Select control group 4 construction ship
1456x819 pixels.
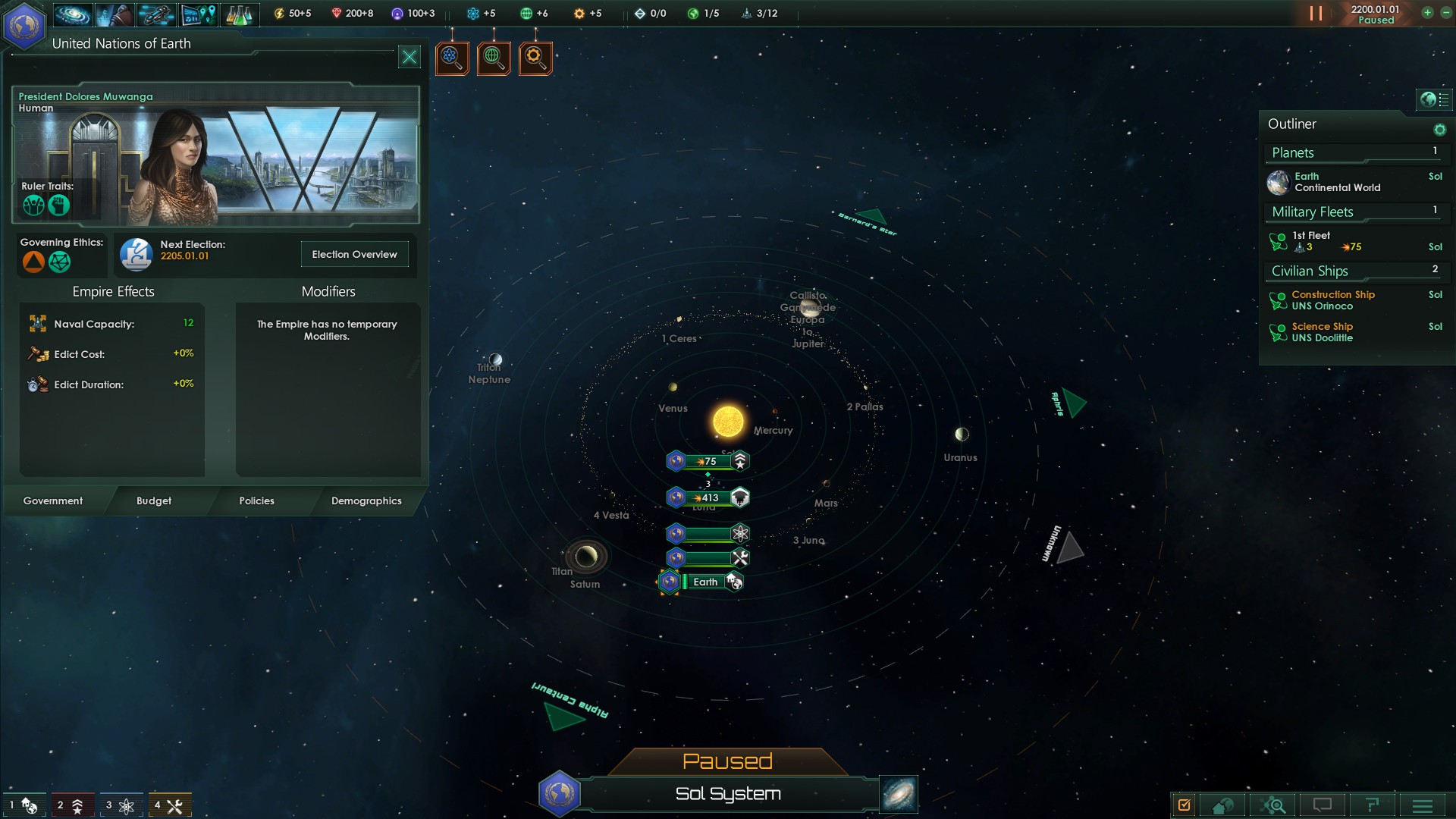pyautogui.click(x=169, y=805)
